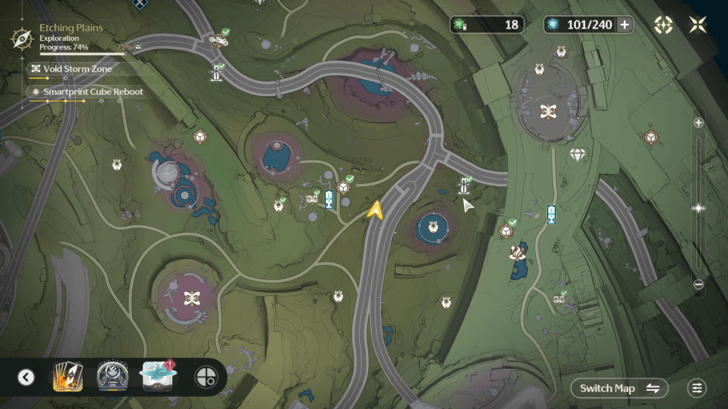Viewport: 728px width, 409px height.
Task: Zoom out with the minus button
Action: point(698,285)
